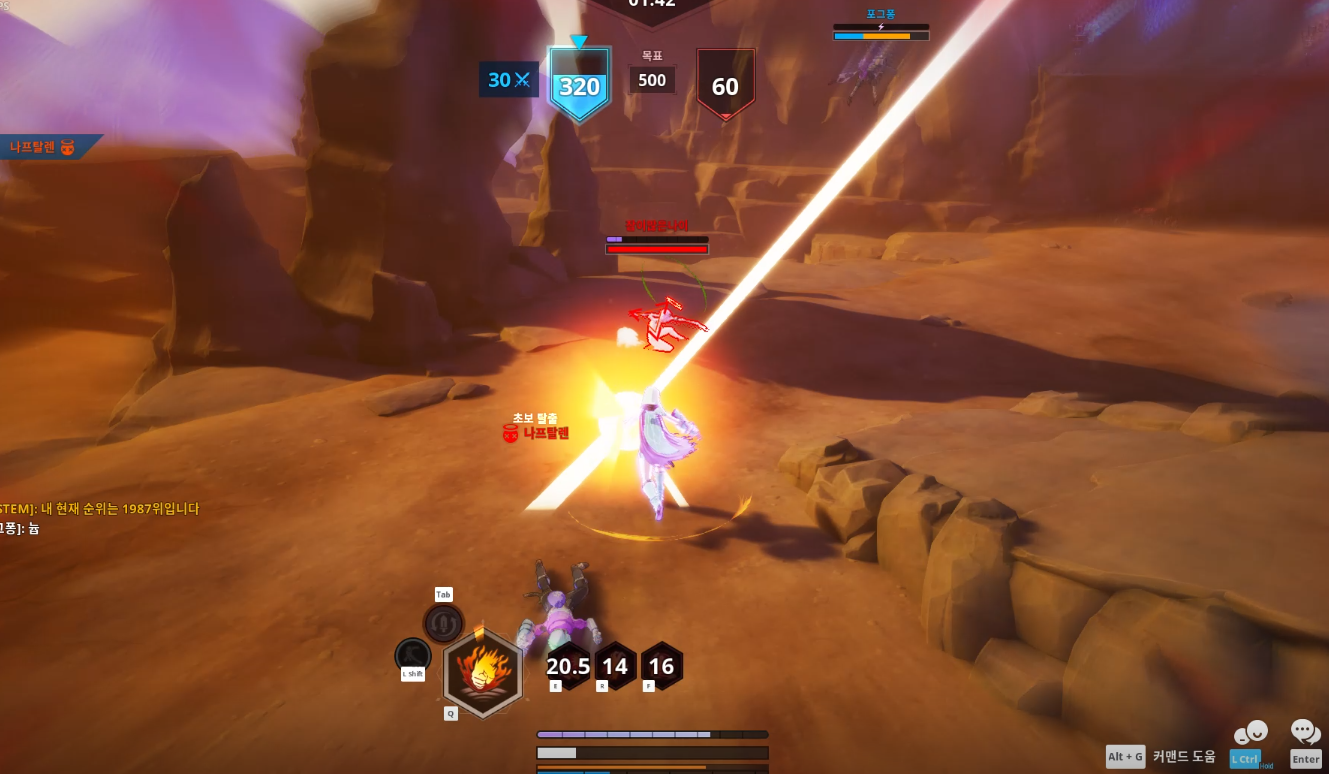Select the skill on 20.5 cooldown

tap(568, 666)
